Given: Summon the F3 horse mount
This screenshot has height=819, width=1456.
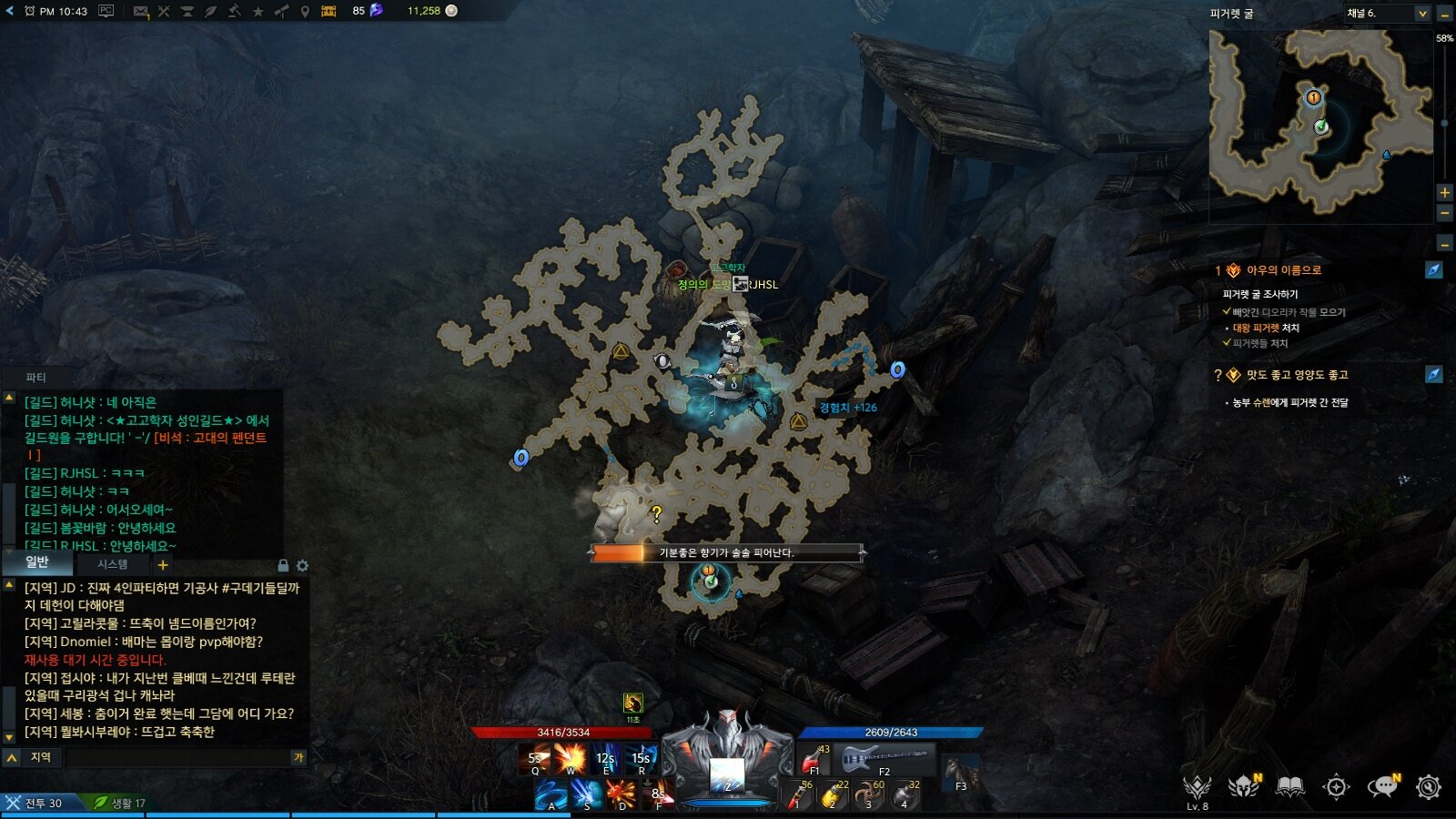Looking at the screenshot, I should 959,772.
